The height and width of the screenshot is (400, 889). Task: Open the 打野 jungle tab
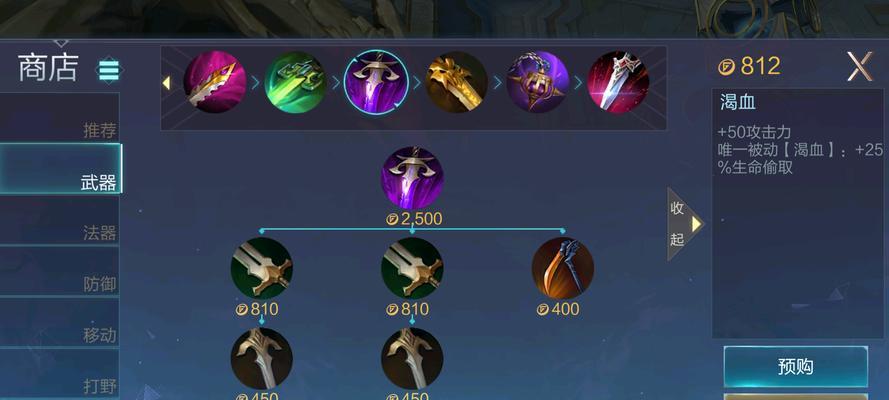coord(60,384)
